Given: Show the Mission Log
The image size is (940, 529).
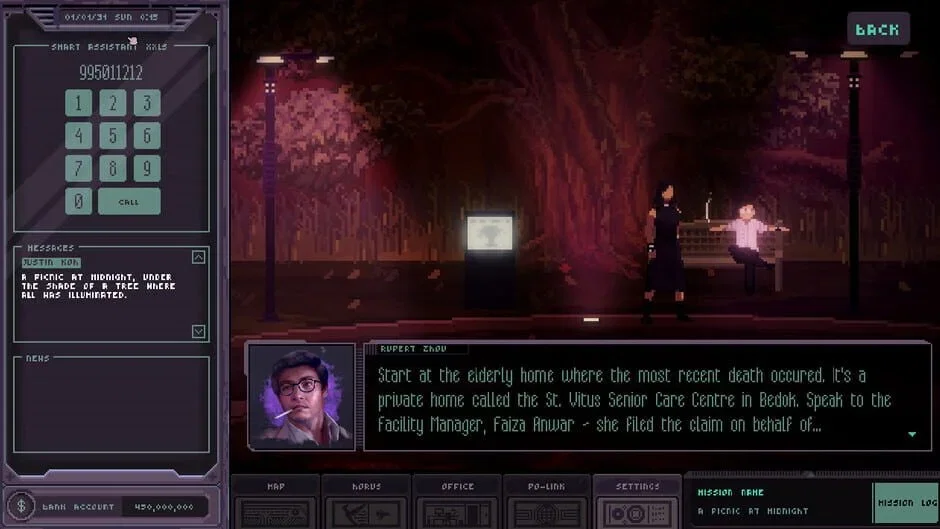Looking at the screenshot, I should 906,503.
